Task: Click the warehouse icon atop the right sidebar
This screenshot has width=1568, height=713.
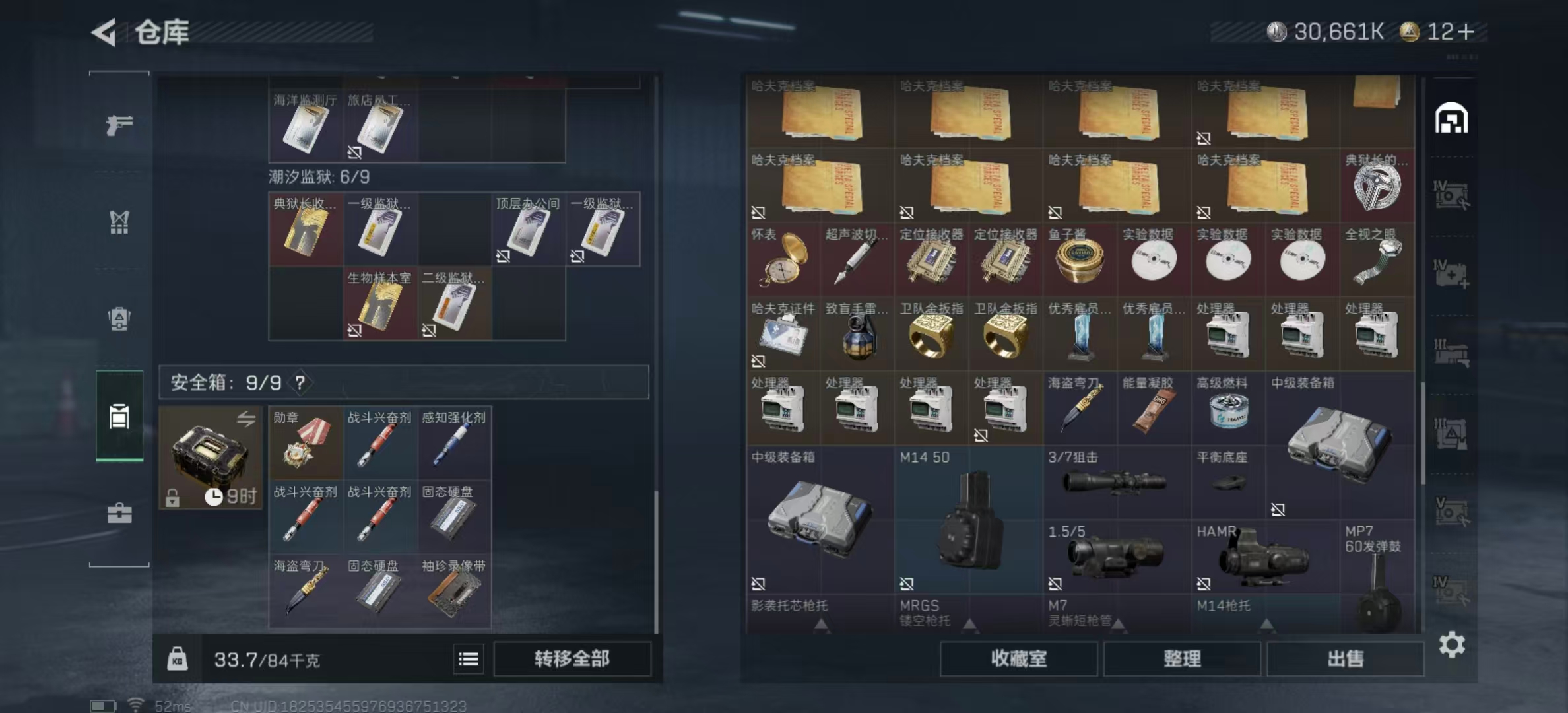Action: pyautogui.click(x=1453, y=119)
